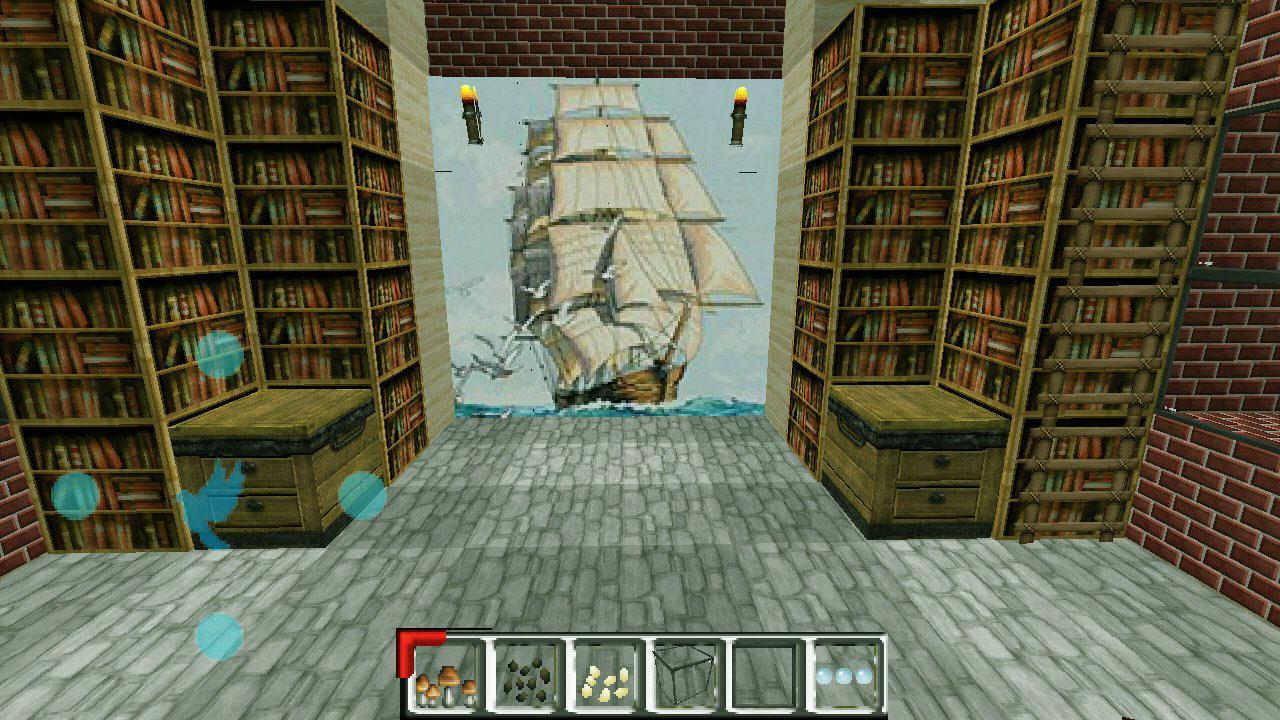Click the right torch beside the ship painting
This screenshot has width=1280, height=720.
pos(740,115)
